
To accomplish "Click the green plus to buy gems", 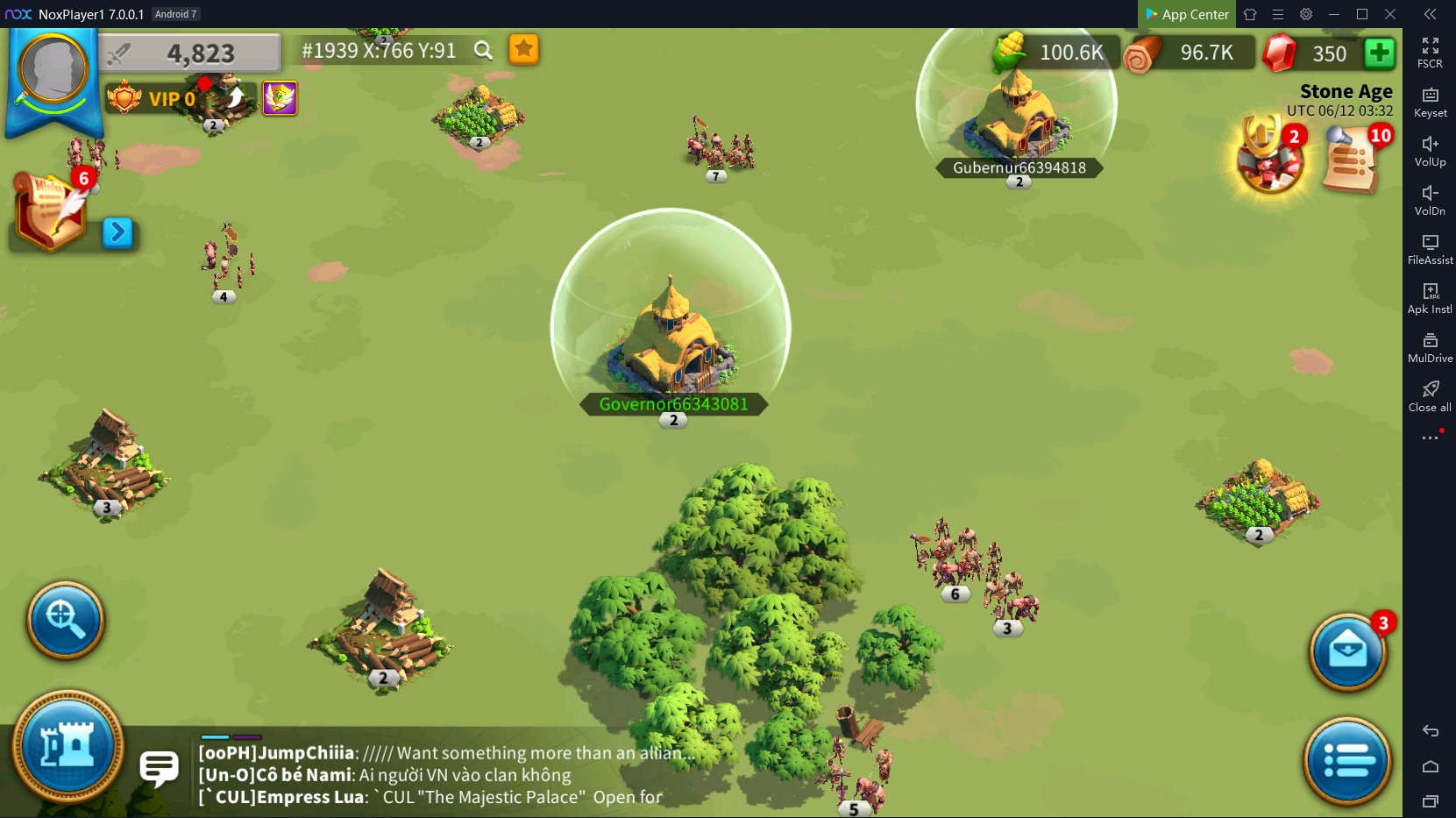I will [1379, 53].
